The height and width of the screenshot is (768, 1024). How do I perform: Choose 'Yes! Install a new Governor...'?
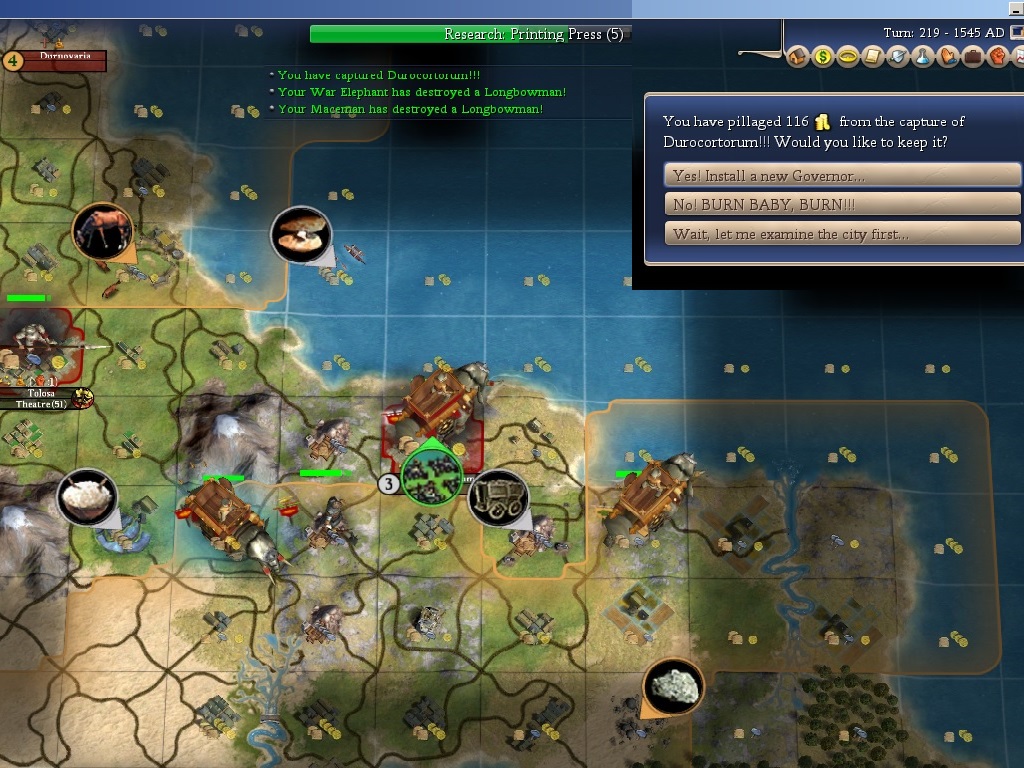(842, 175)
